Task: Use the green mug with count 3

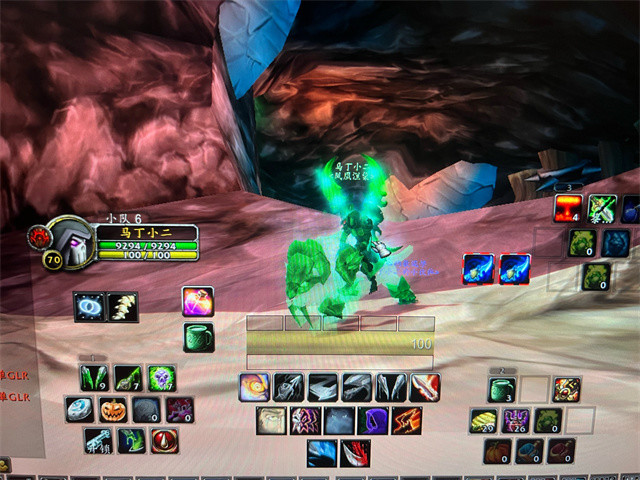Action: [x=502, y=390]
